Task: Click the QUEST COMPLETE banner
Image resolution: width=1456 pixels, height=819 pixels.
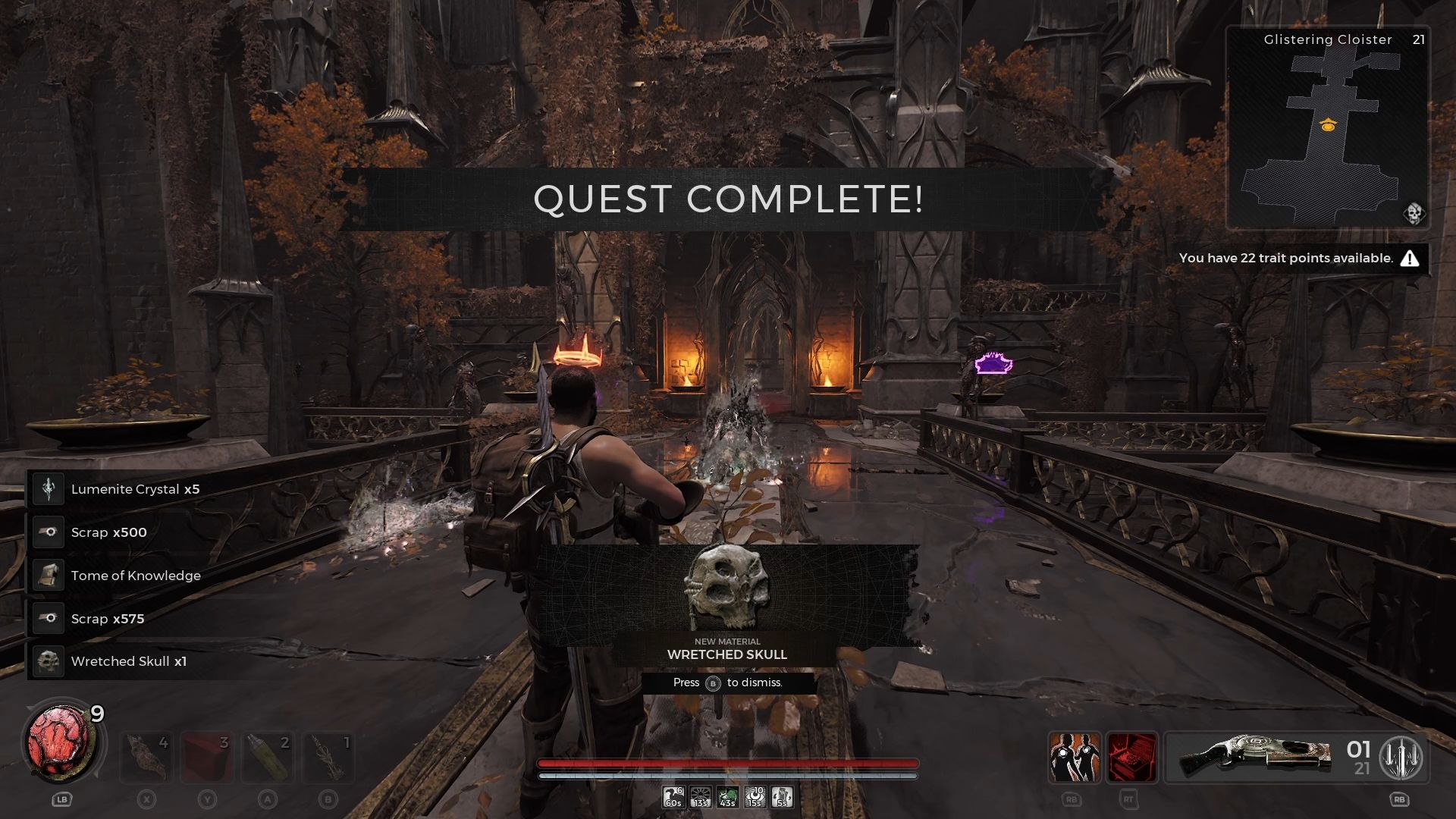Action: point(727,200)
